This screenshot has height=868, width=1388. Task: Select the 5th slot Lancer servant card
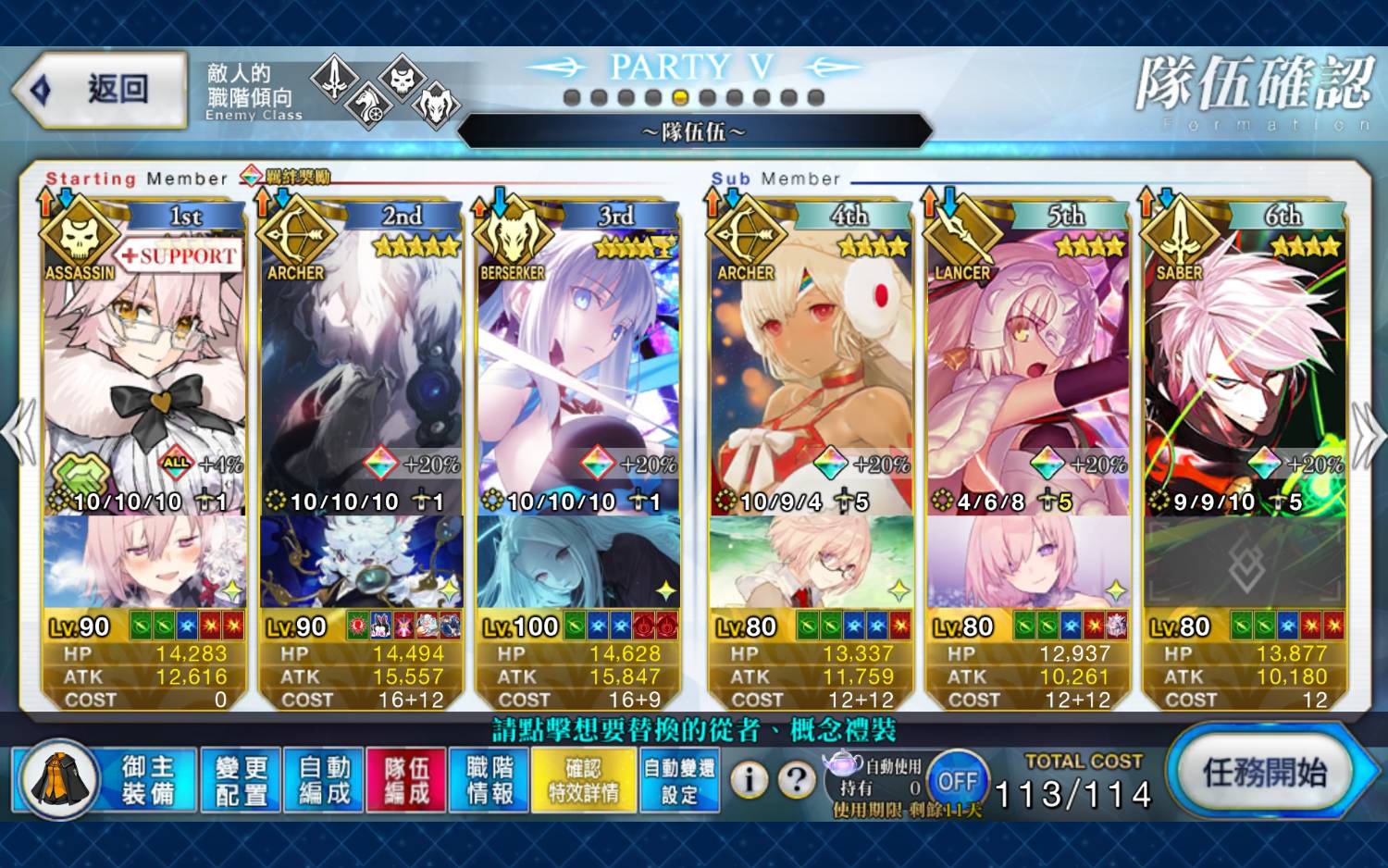1027,370
